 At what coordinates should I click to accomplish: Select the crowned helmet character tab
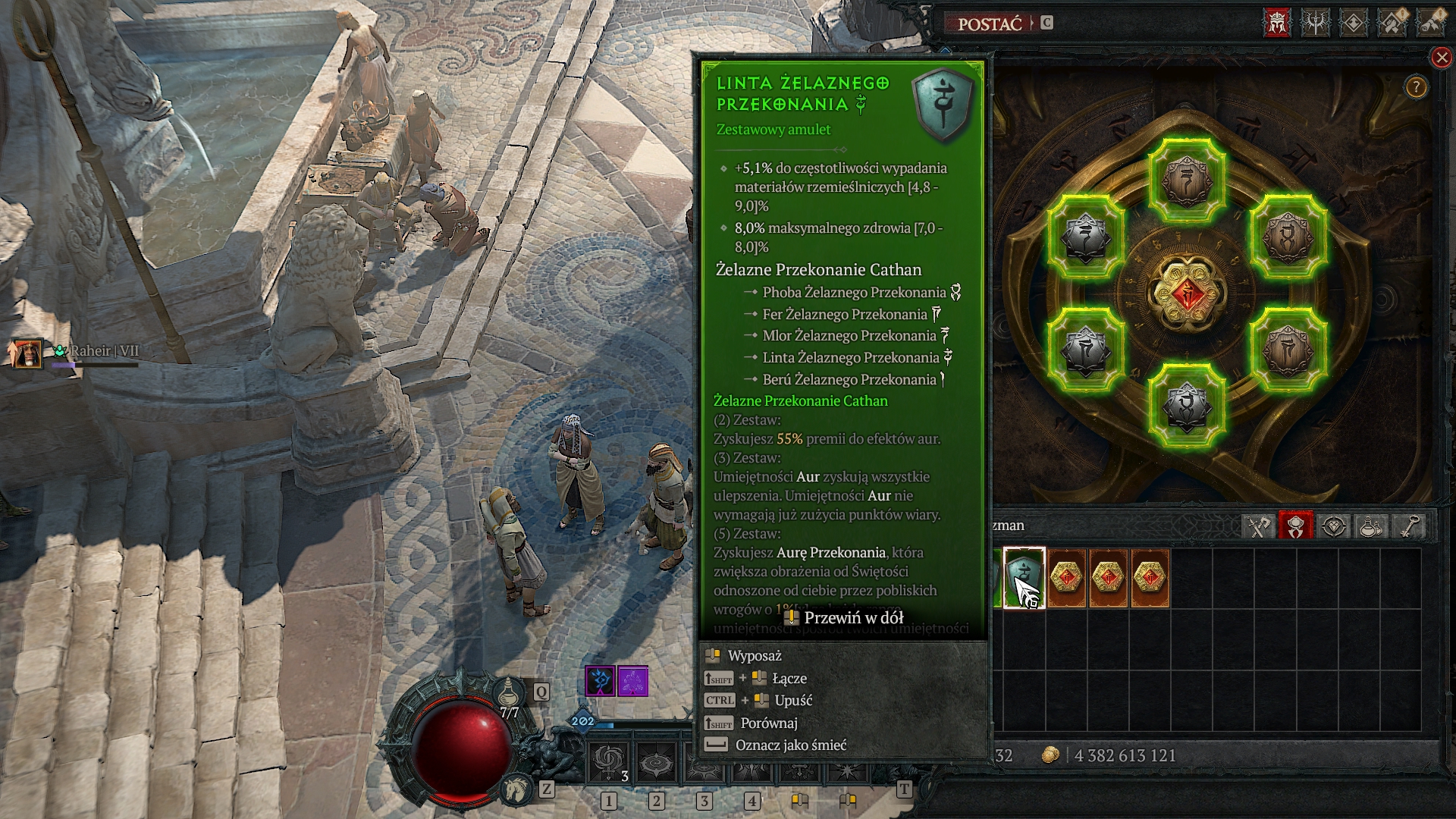pos(1276,23)
